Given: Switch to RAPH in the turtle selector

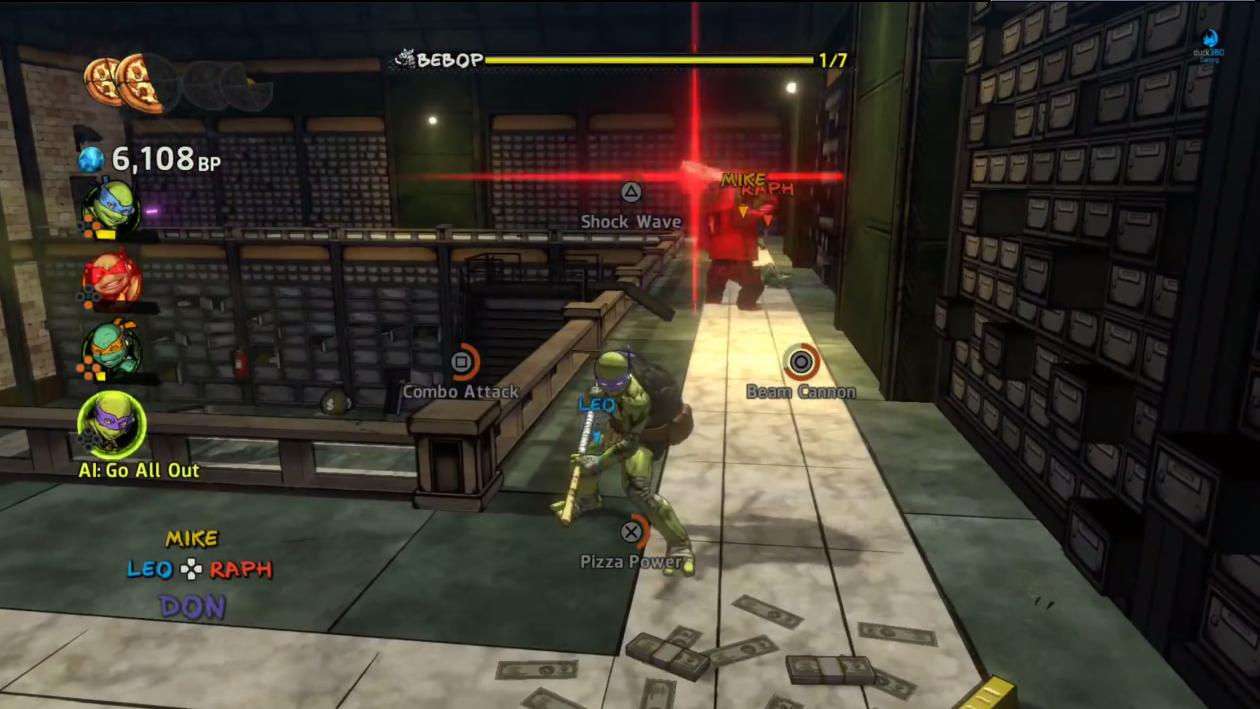Looking at the screenshot, I should [x=241, y=569].
